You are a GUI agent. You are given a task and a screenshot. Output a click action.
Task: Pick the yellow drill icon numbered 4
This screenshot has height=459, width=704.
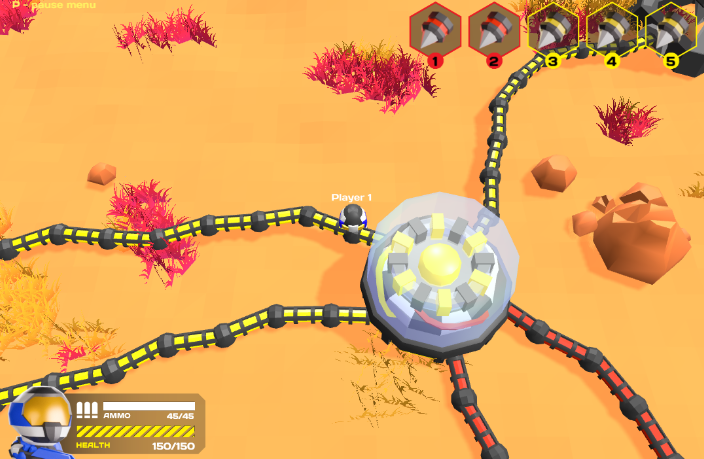tap(612, 30)
